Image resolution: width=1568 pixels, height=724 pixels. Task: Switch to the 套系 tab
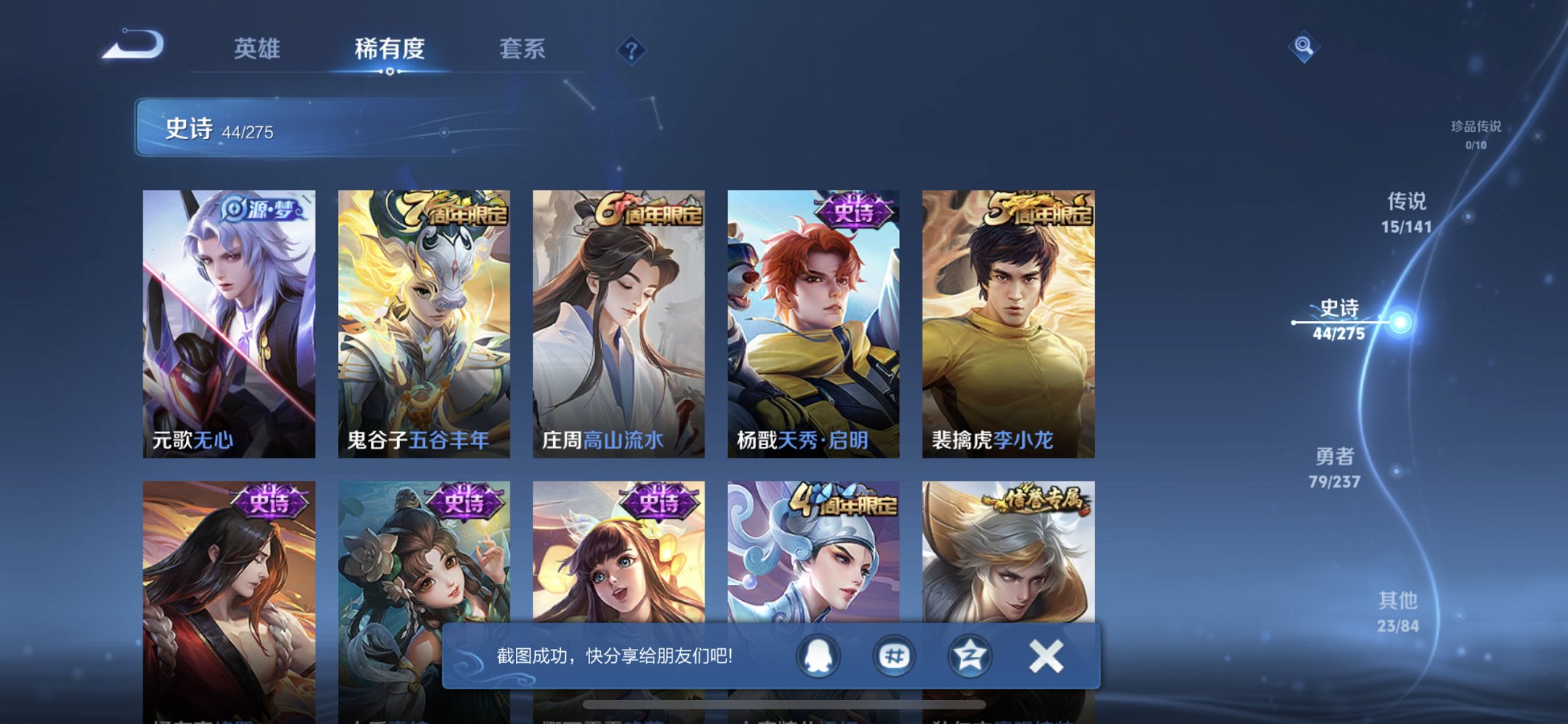pyautogui.click(x=522, y=50)
